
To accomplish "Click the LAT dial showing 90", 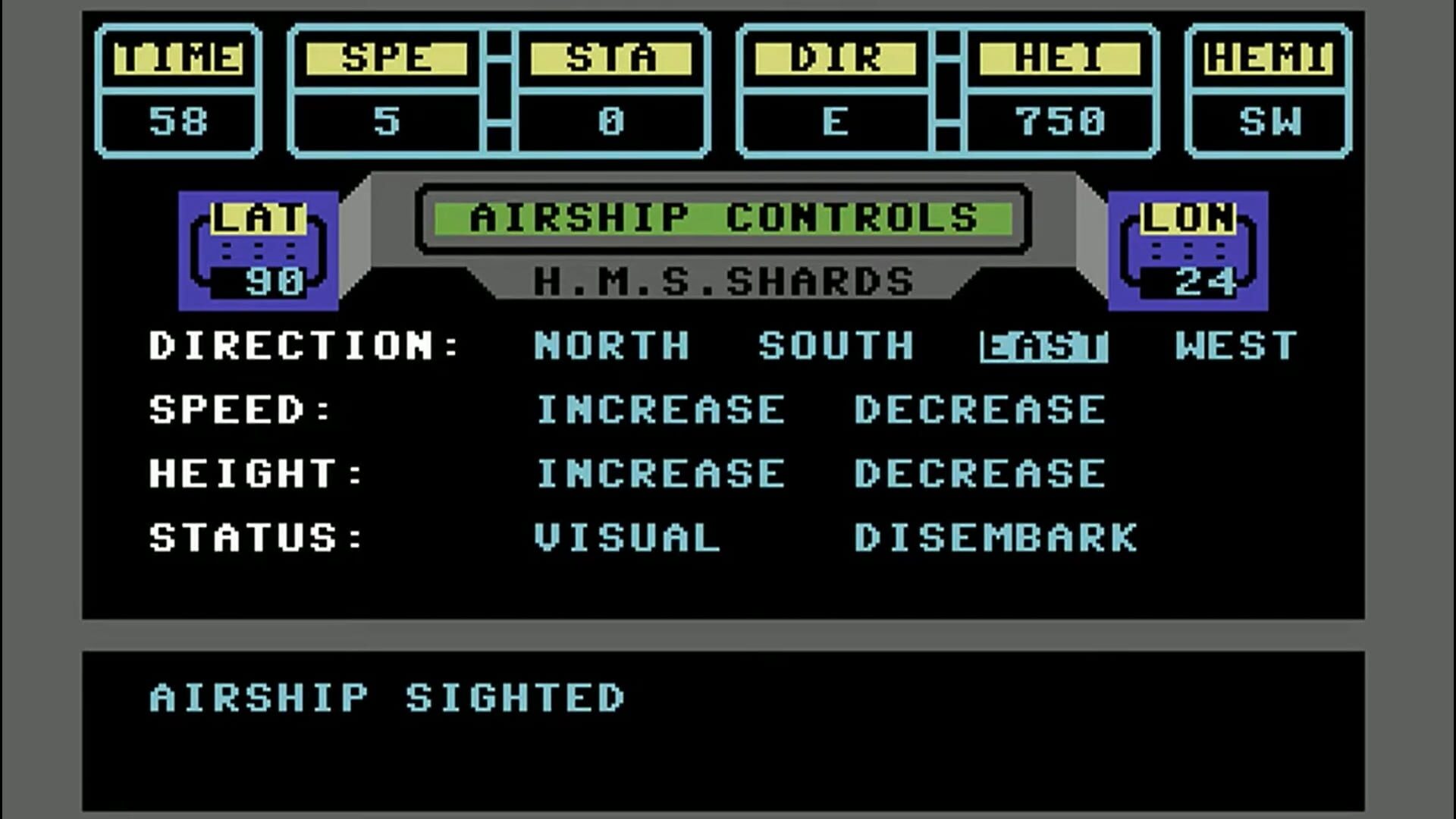I will pos(258,250).
